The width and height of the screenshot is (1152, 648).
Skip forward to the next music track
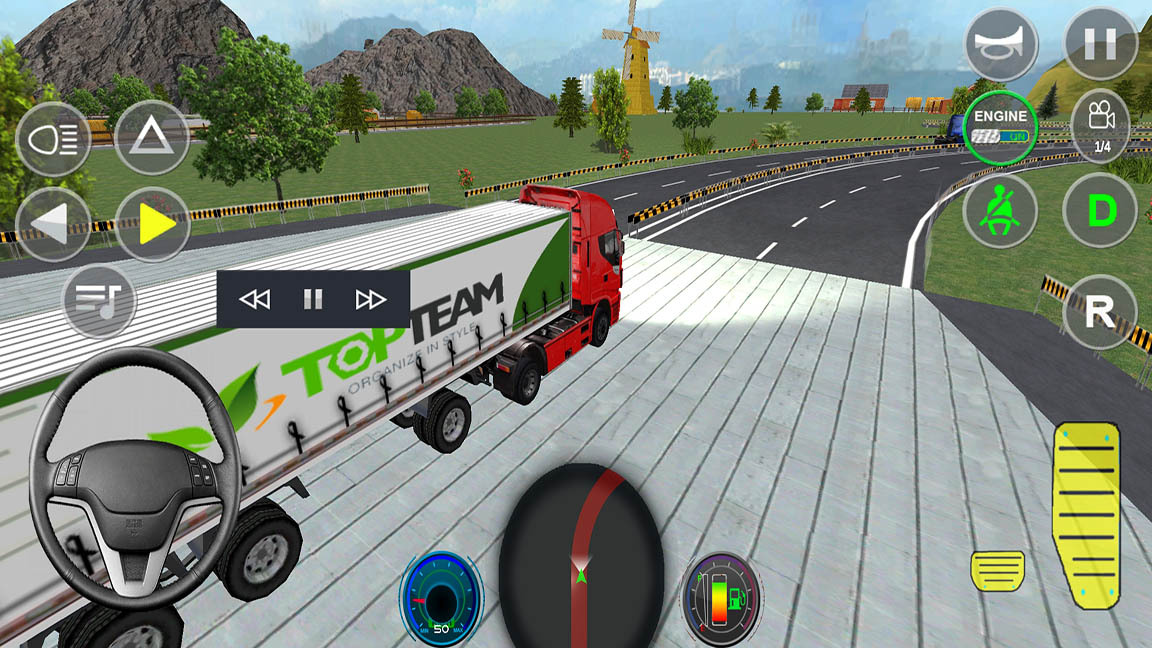tap(371, 299)
